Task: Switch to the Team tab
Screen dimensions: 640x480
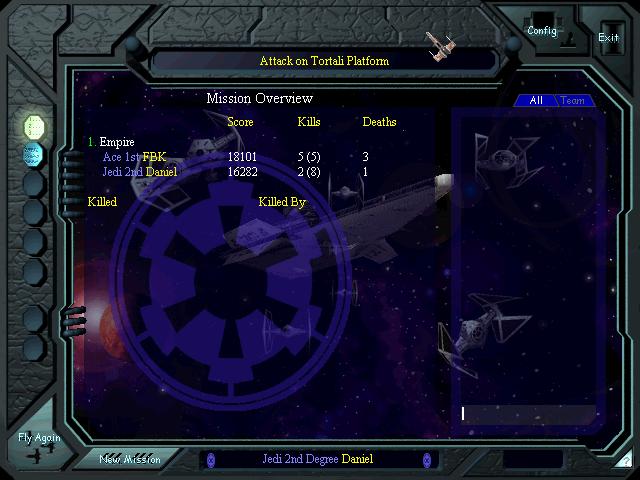Action: [573, 101]
